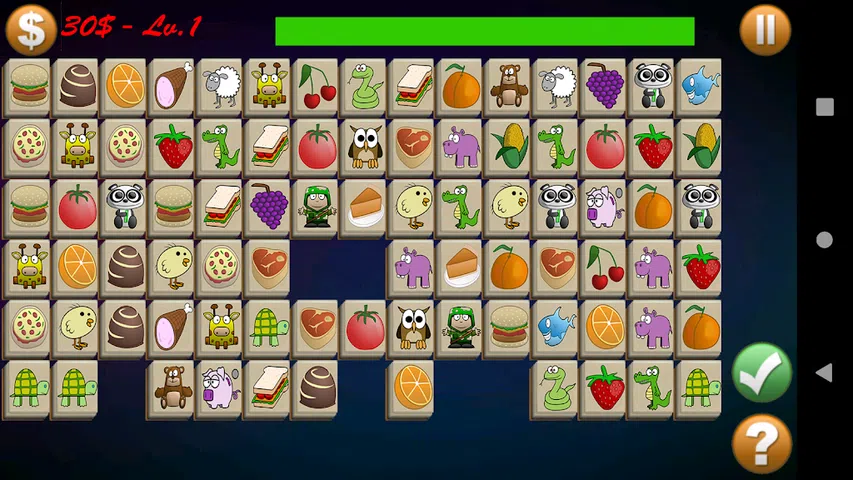Viewport: 853px width, 480px height.
Task: Tap the Android home circle button
Action: pyautogui.click(x=824, y=240)
